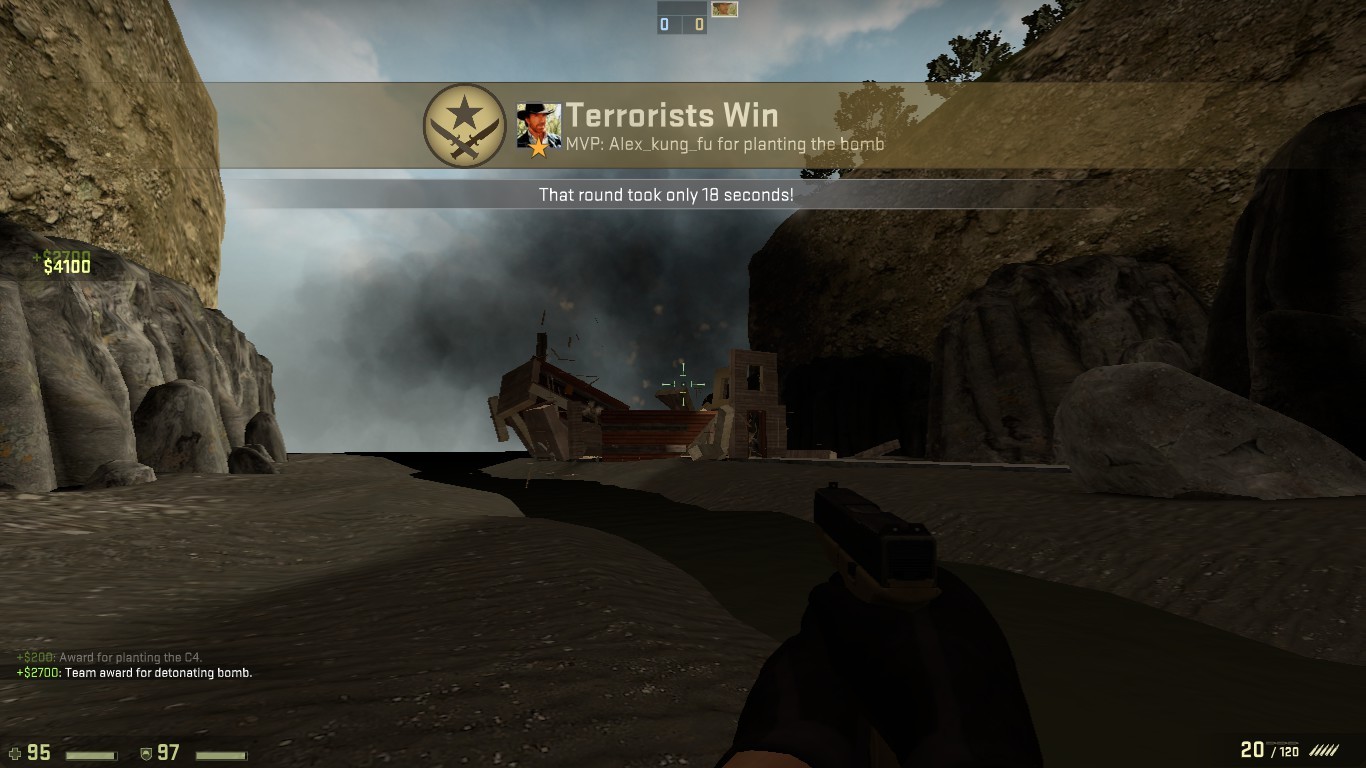Click the health bar next to 95
This screenshot has height=768, width=1366.
[93, 755]
